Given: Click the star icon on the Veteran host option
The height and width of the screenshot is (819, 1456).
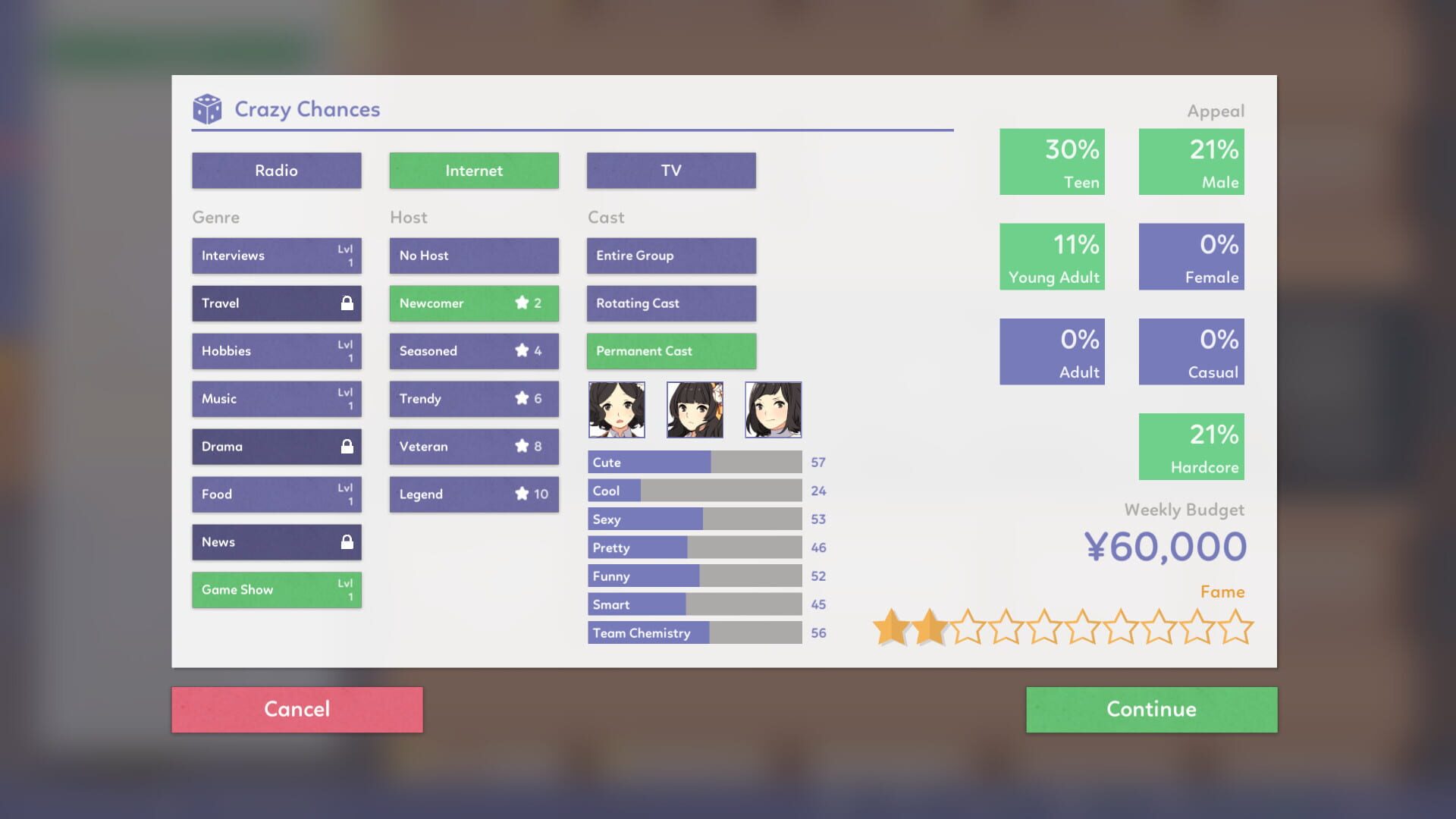Looking at the screenshot, I should [522, 446].
